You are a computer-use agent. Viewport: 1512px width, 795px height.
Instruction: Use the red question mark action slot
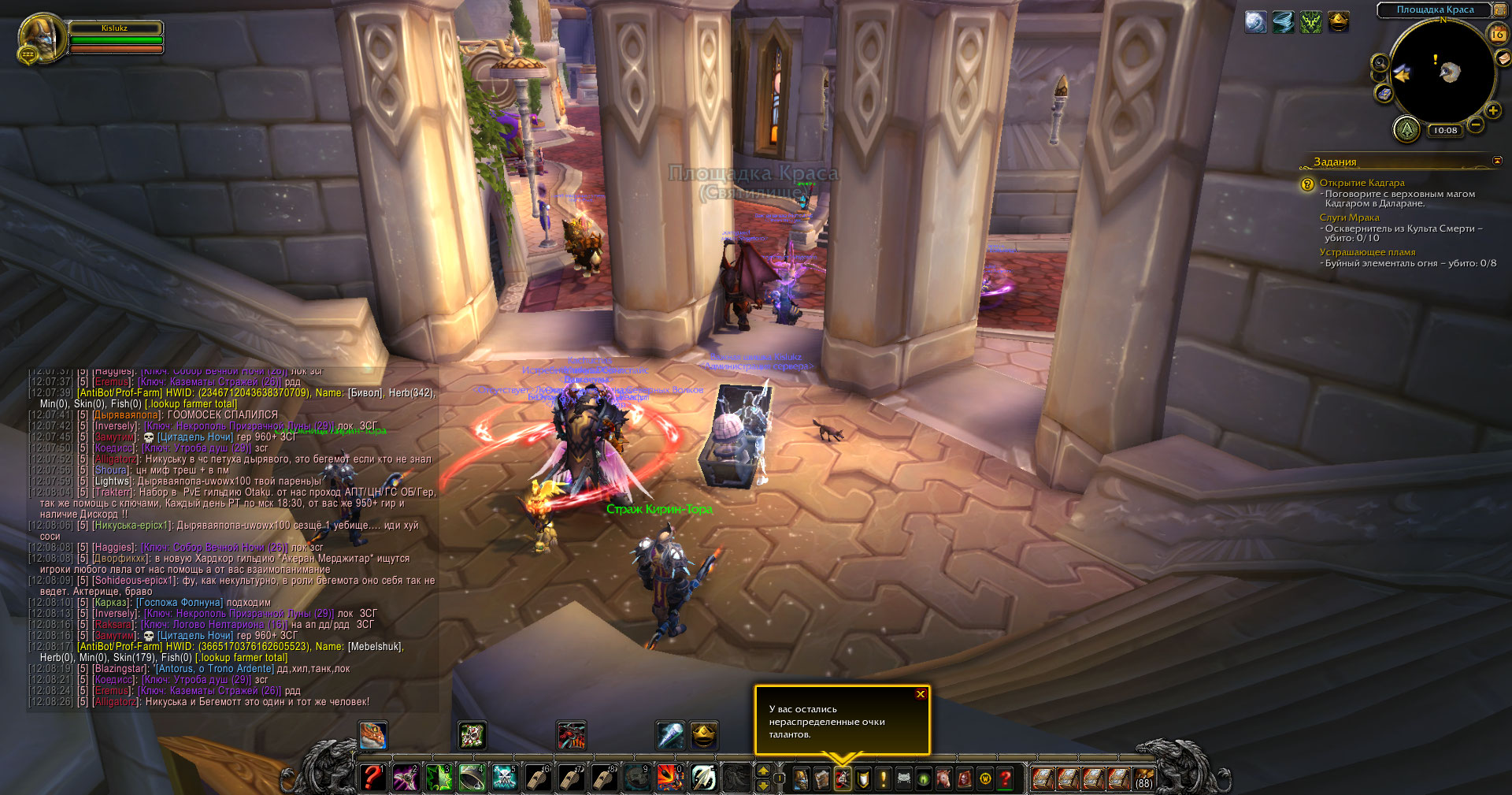click(372, 778)
